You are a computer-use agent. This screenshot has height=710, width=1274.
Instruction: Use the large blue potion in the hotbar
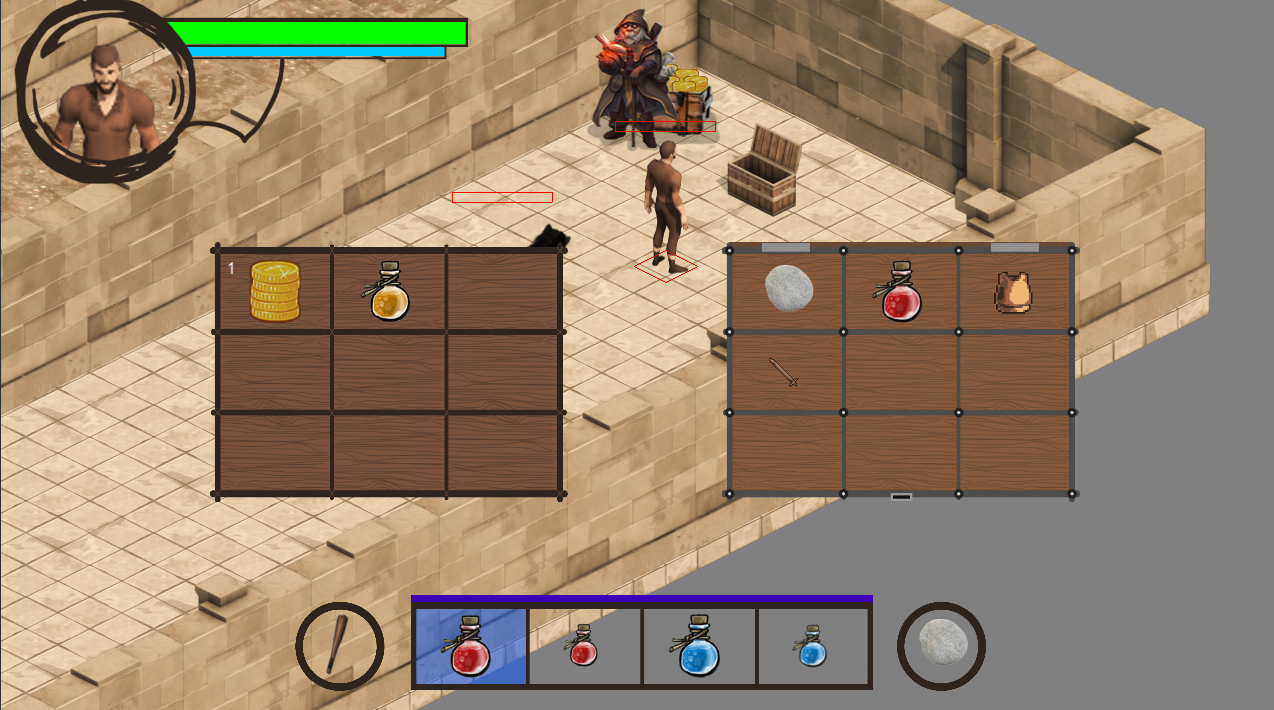(x=699, y=646)
